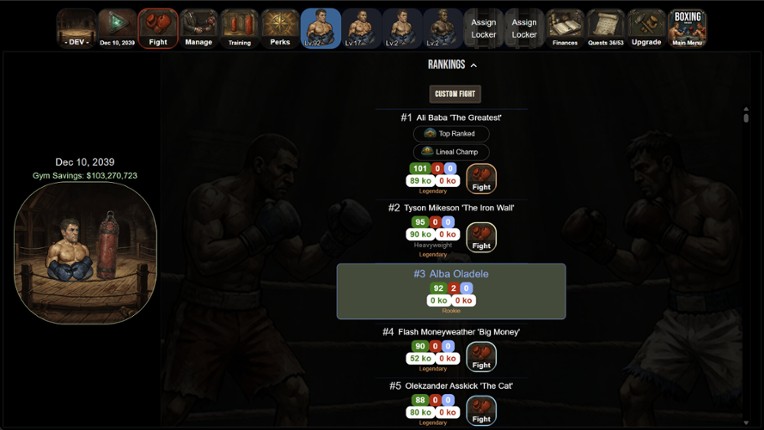Go to the Training screen
The image size is (764, 430).
coord(240,28)
